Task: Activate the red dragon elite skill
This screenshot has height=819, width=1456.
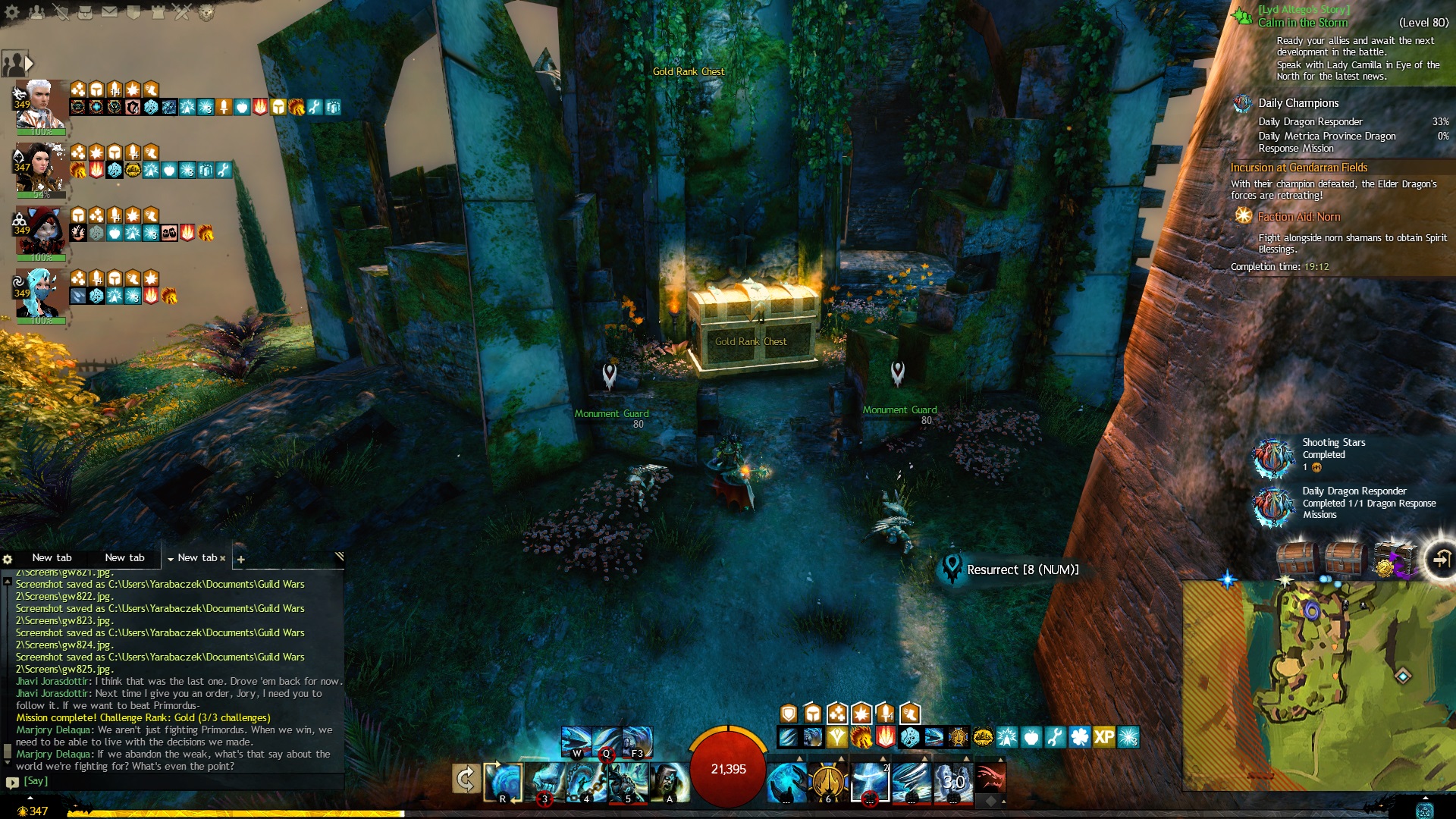Action: pos(990,779)
